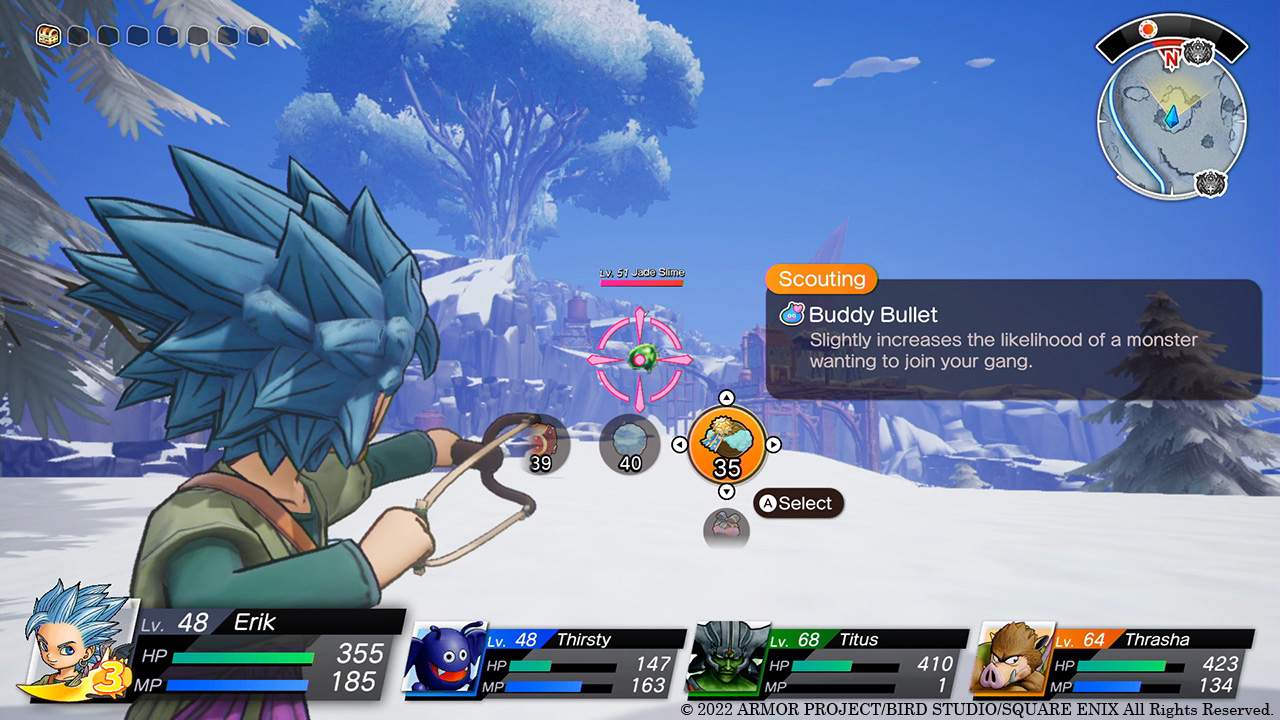1280x720 pixels.
Task: Open the Buddy Bullet description tooltip
Action: point(1000,338)
